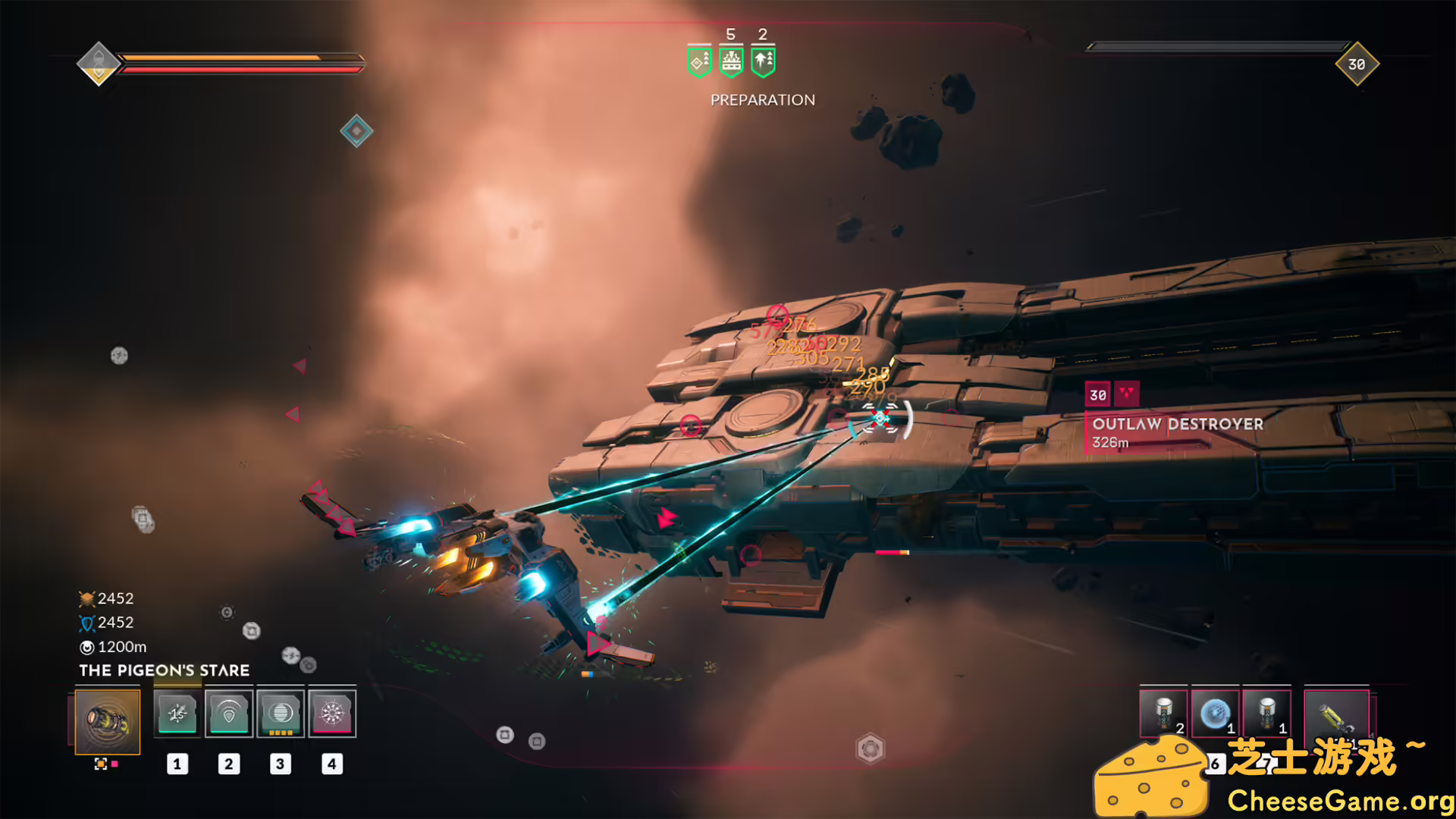Viewport: 1456px width, 819px height.
Task: Use the energy sphere device in slot 3
Action: [280, 714]
